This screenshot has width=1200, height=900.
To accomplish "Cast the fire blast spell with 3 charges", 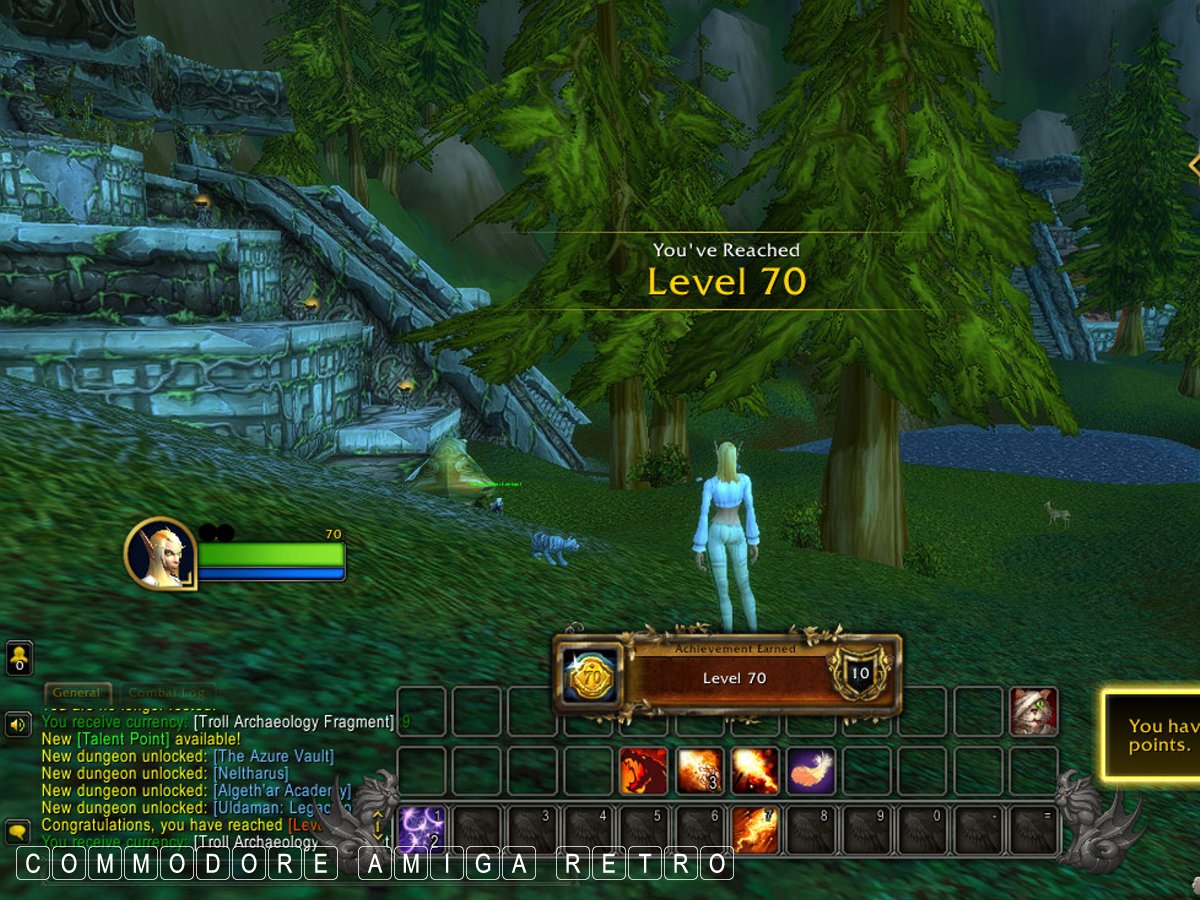I will pos(700,771).
